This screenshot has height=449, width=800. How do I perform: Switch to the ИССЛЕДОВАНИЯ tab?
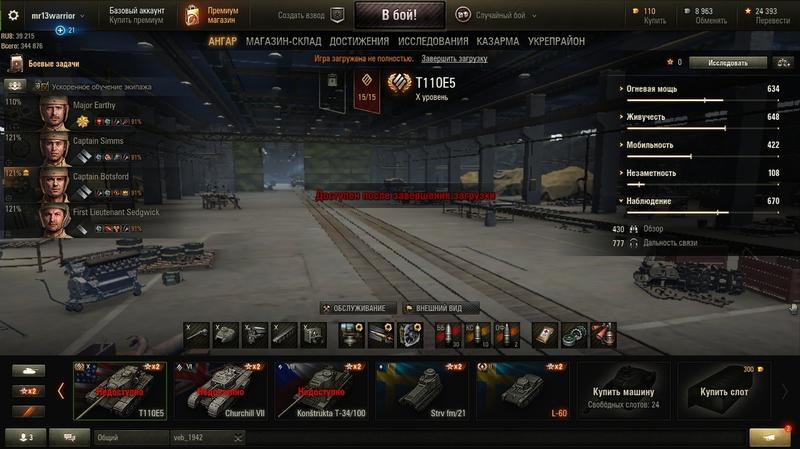pyautogui.click(x=432, y=41)
